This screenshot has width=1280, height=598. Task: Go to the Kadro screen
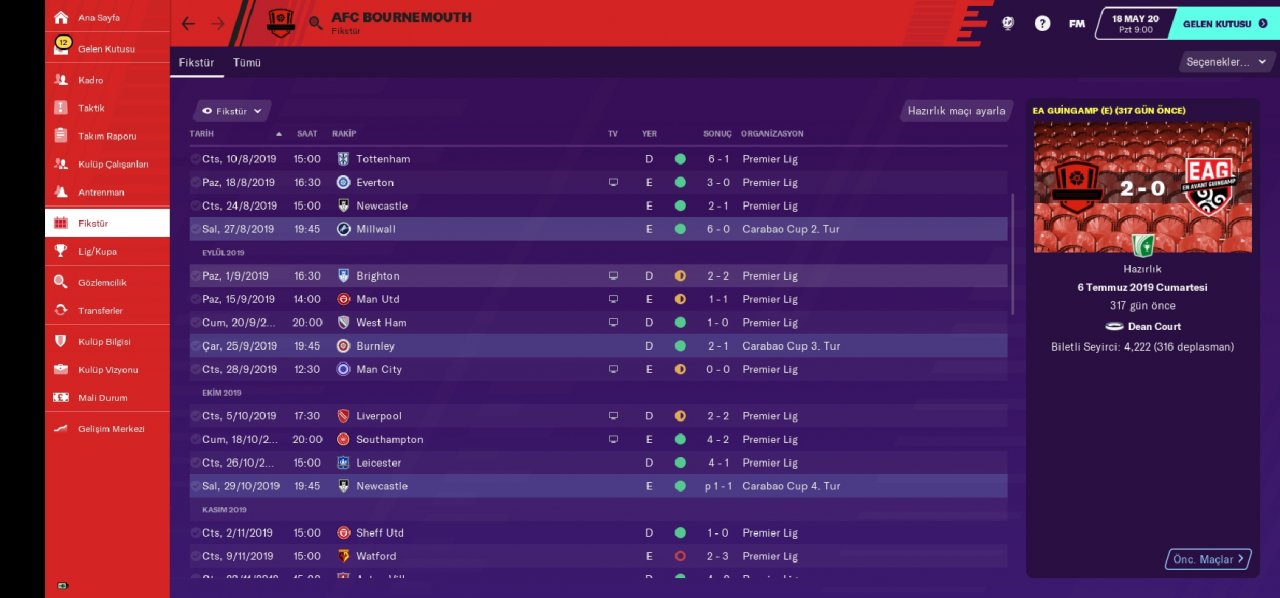(x=90, y=80)
